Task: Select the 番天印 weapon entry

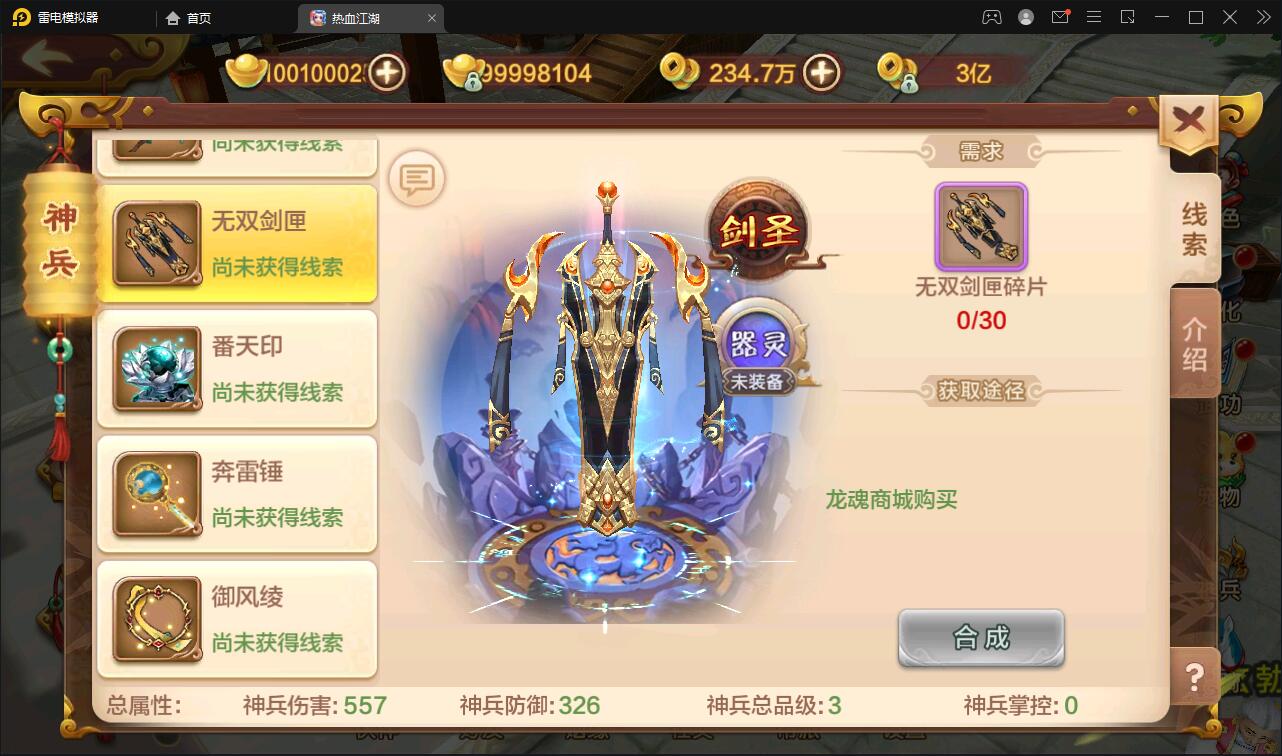Action: [x=236, y=369]
